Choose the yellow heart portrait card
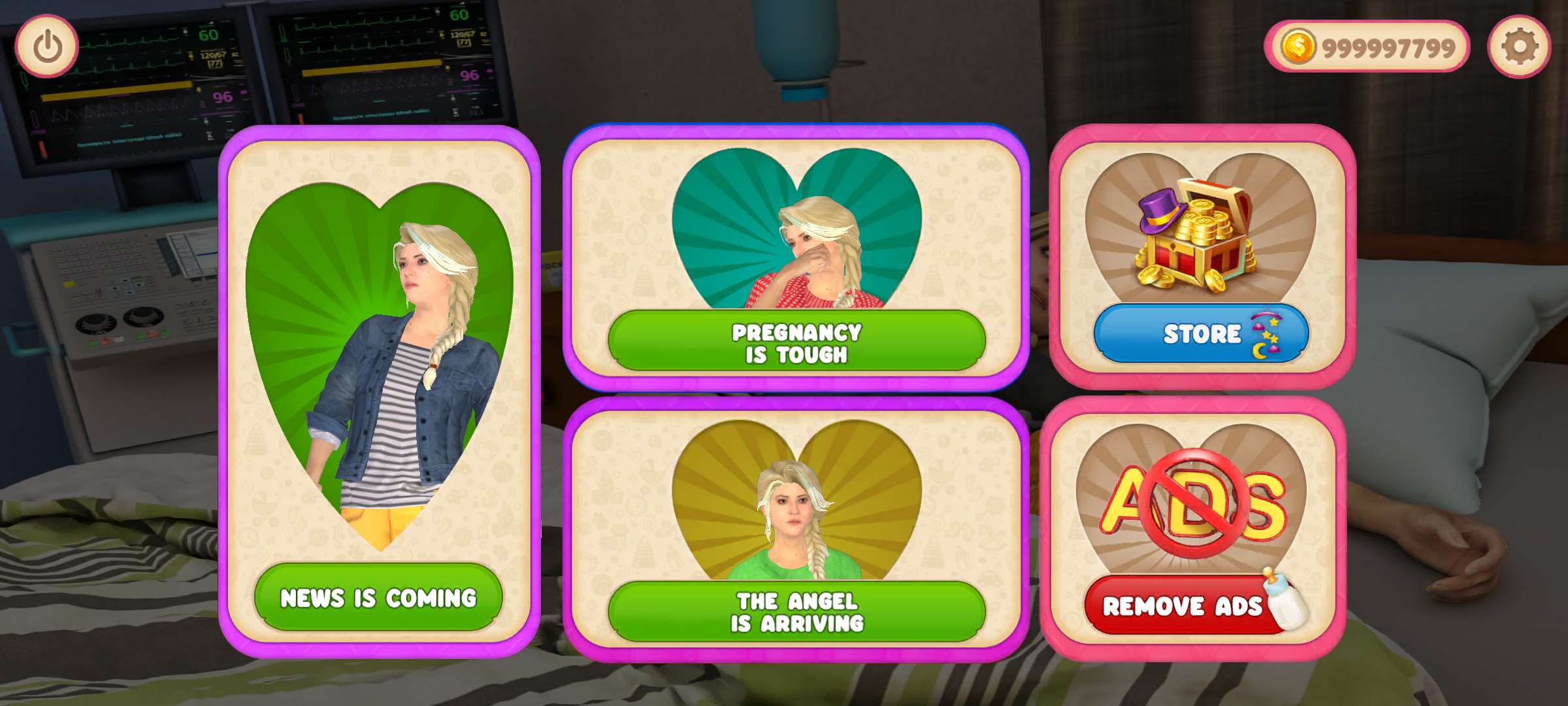The height and width of the screenshot is (706, 1568). pos(797,503)
